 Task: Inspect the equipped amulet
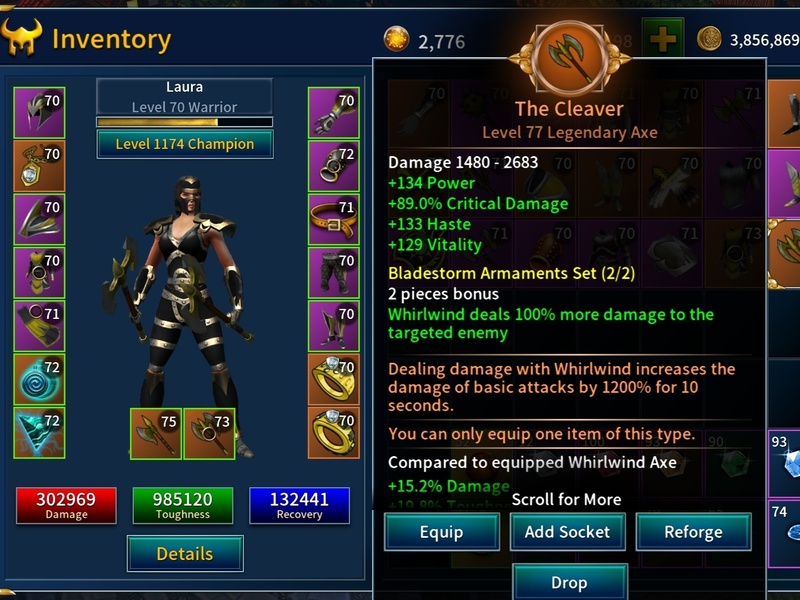coord(39,166)
